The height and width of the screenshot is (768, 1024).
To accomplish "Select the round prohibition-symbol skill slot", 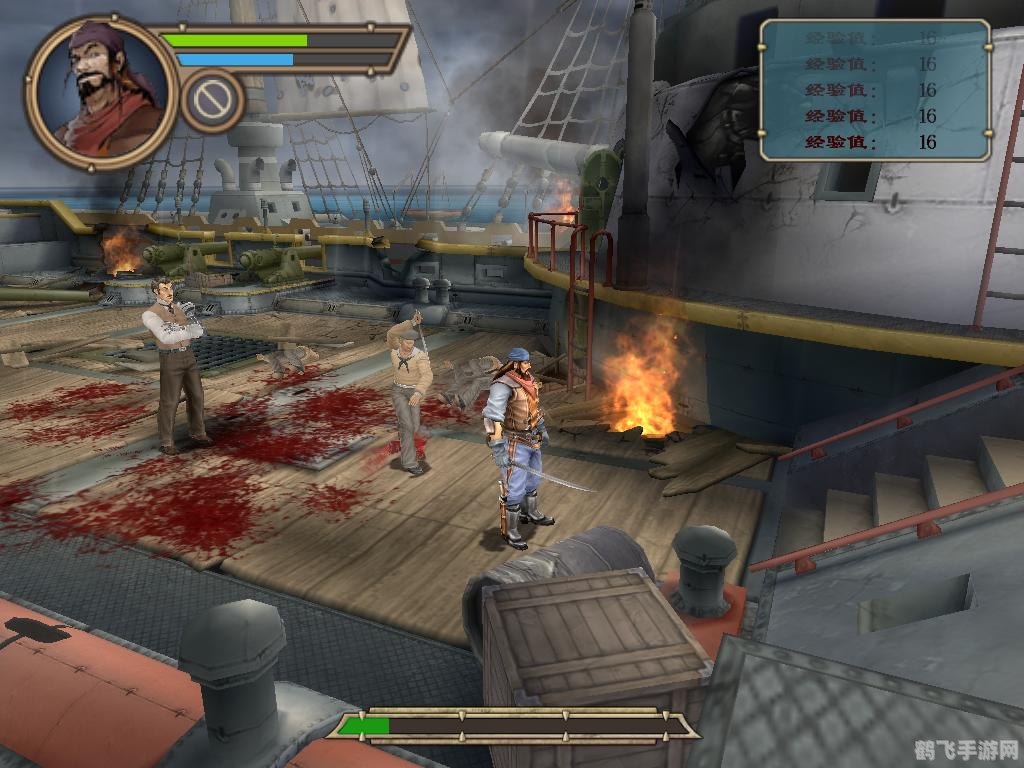I will (x=213, y=100).
